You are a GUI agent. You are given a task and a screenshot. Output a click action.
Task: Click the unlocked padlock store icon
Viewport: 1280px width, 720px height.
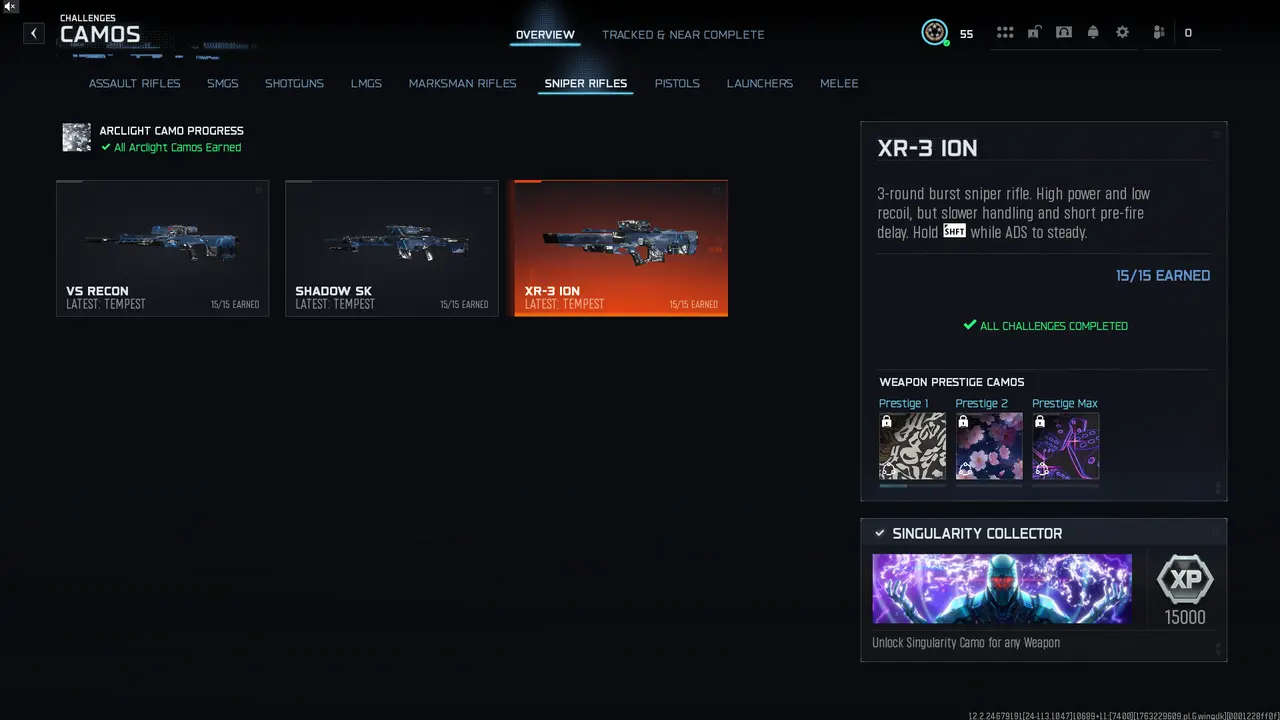click(x=1034, y=31)
